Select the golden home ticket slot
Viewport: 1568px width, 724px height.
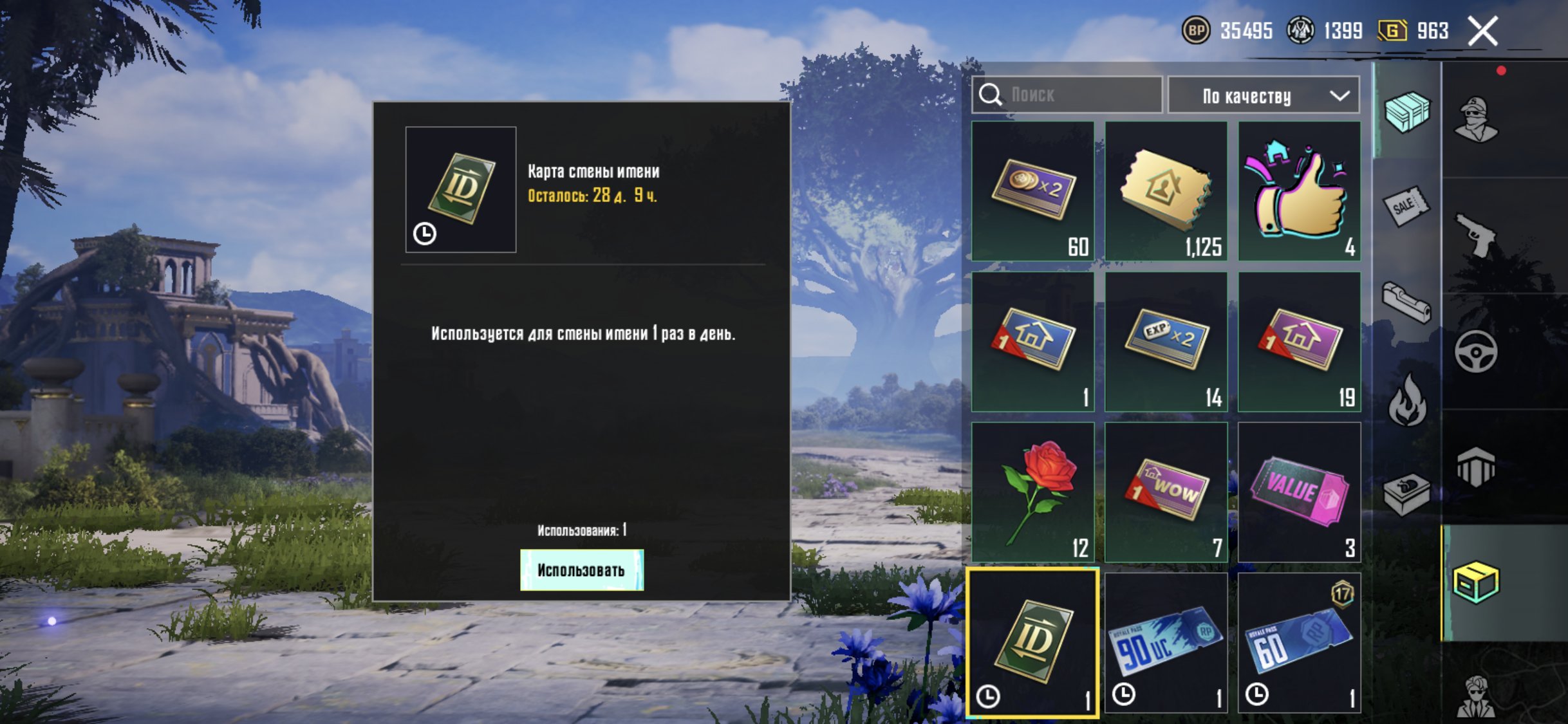pos(1166,191)
